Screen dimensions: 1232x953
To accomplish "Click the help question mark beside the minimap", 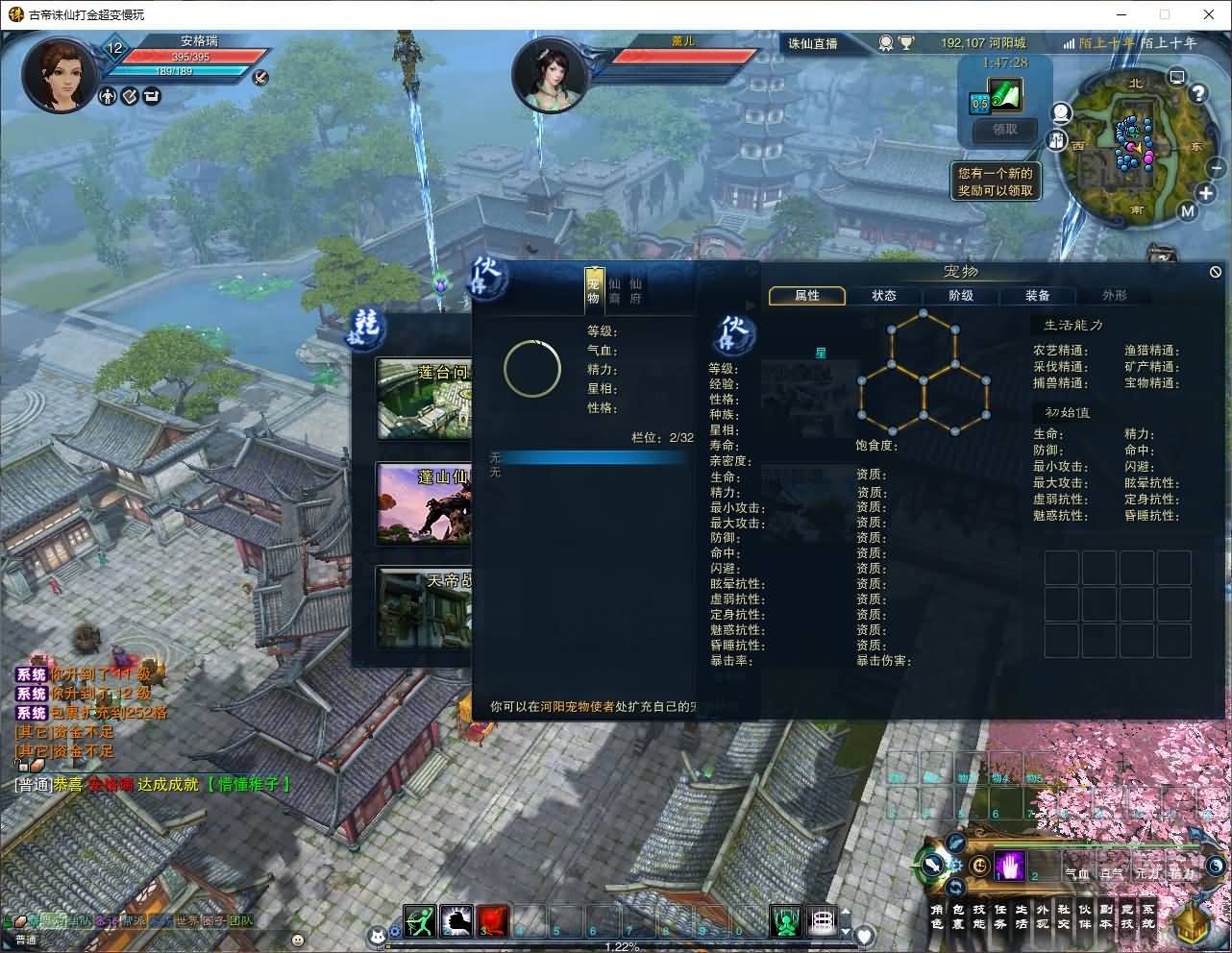I will (x=1198, y=92).
